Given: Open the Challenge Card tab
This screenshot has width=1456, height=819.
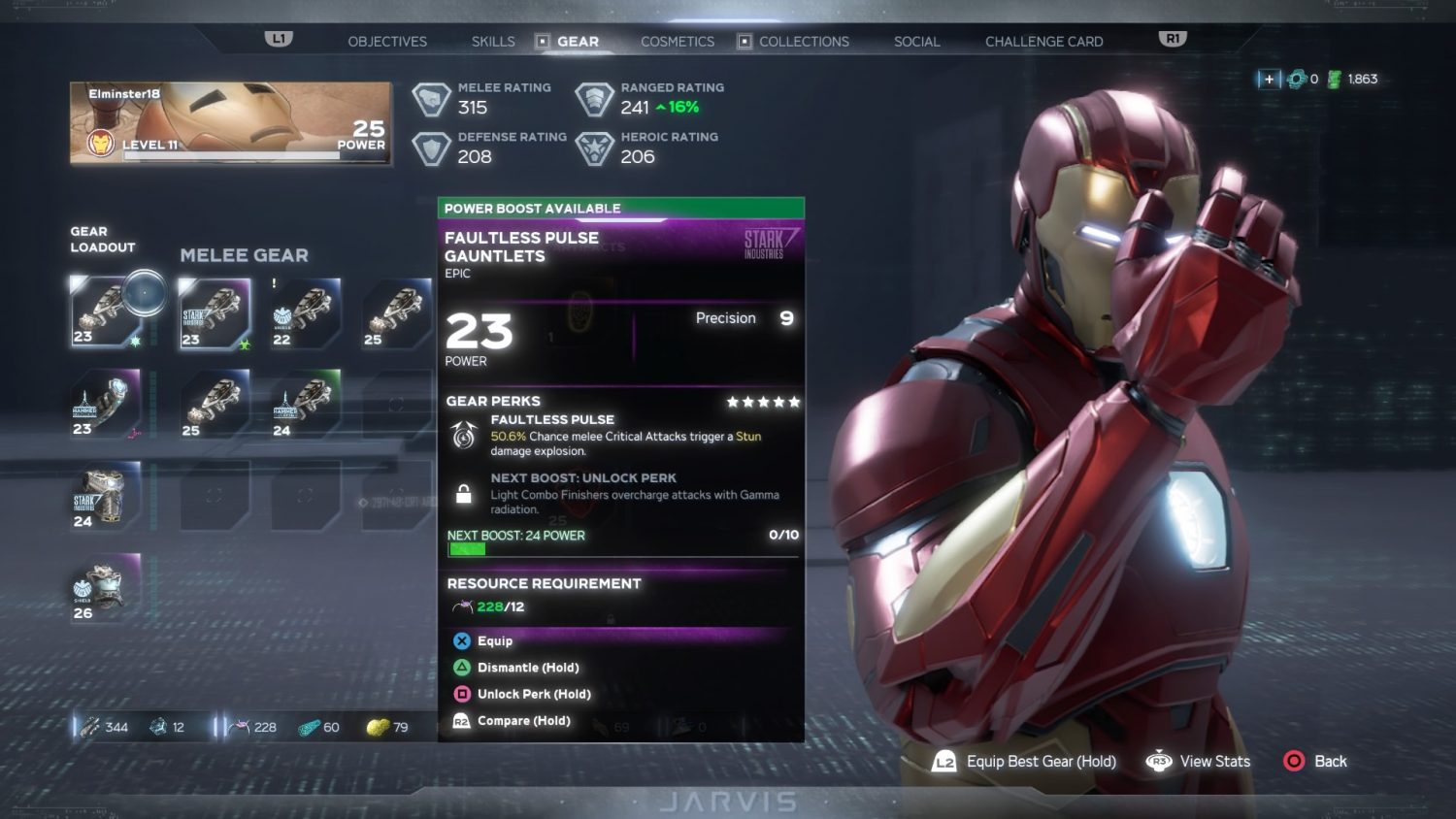Looking at the screenshot, I should [x=1043, y=42].
